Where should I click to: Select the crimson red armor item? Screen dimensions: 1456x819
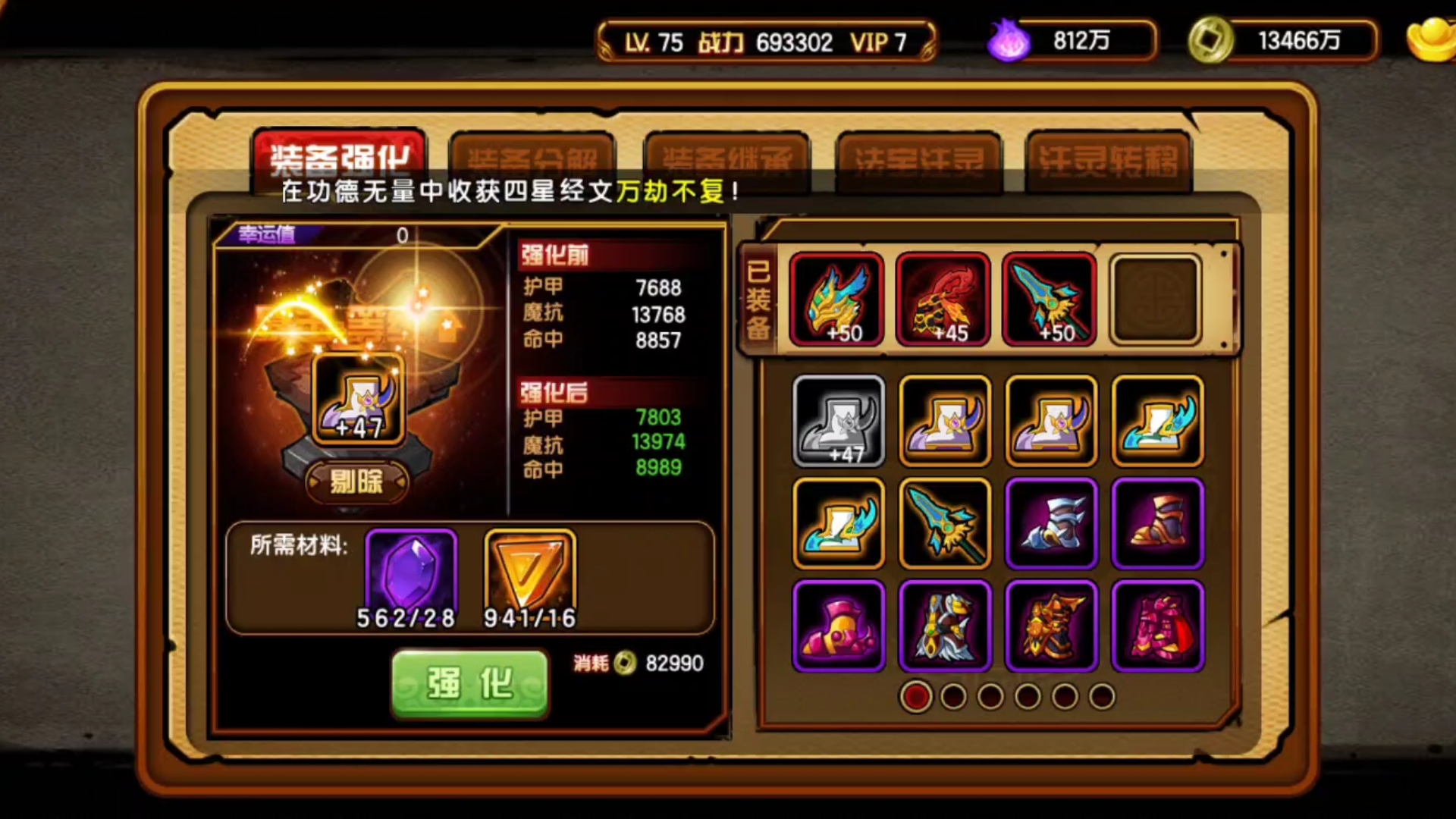(1158, 626)
